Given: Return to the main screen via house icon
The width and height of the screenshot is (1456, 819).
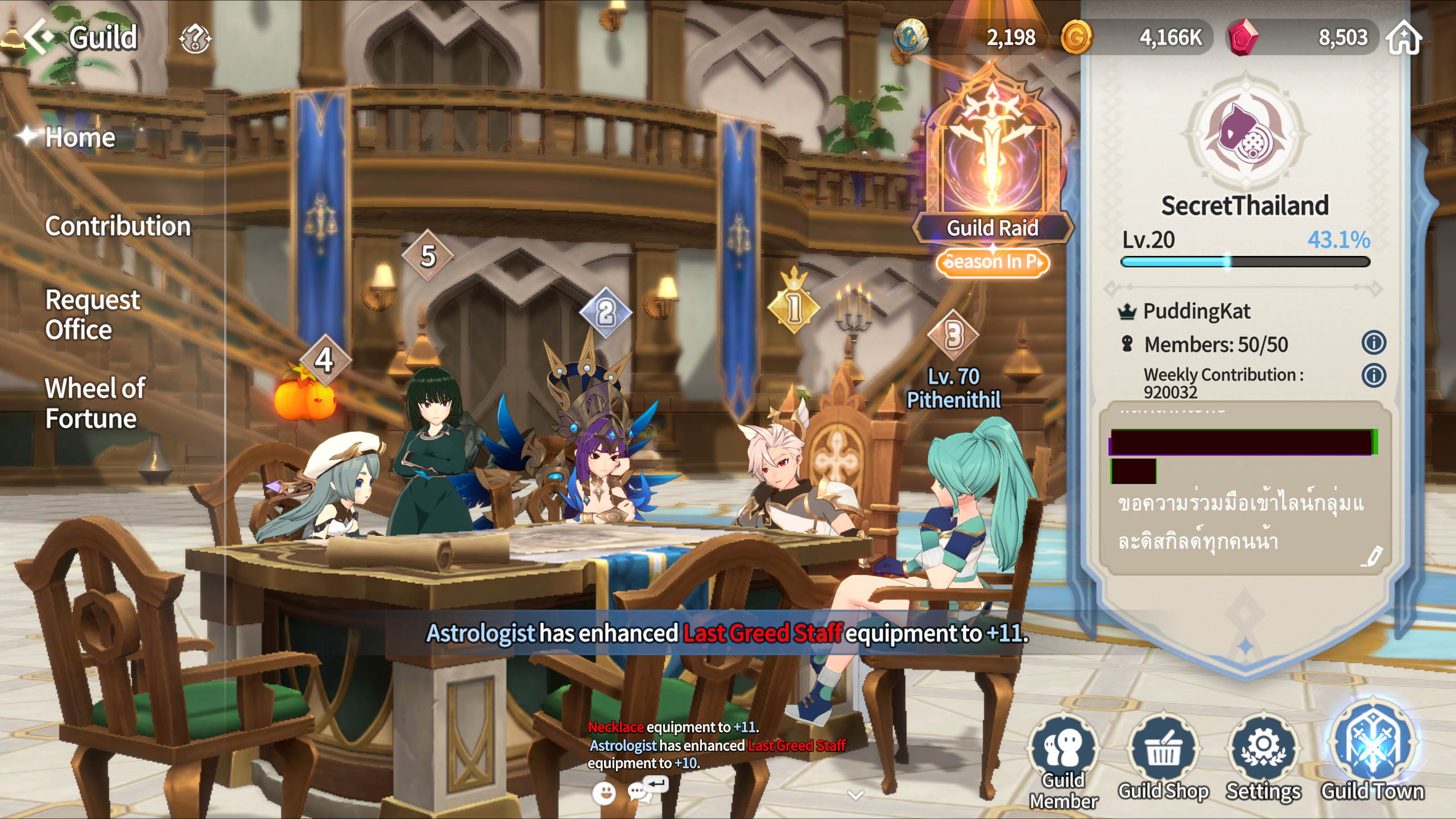Looking at the screenshot, I should 1404,38.
